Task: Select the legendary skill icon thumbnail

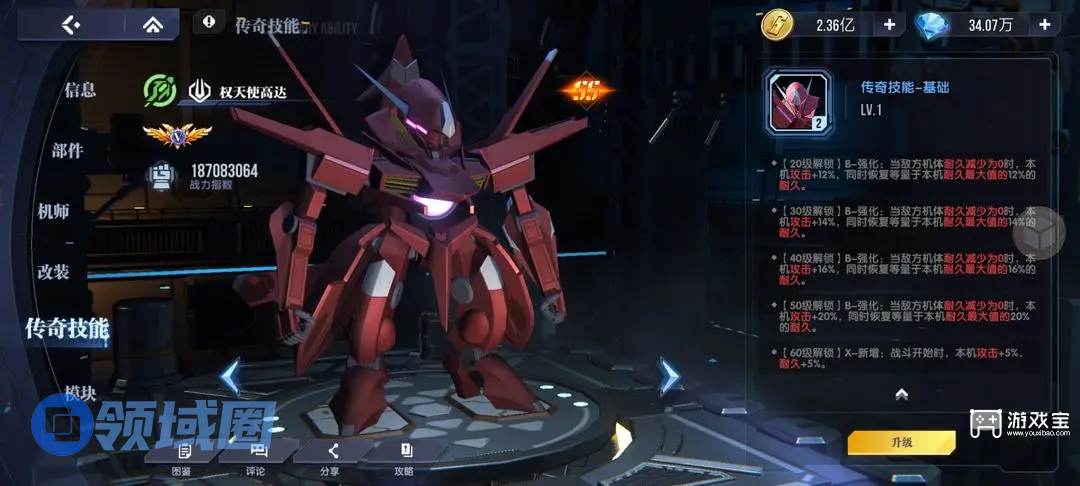Action: (799, 103)
